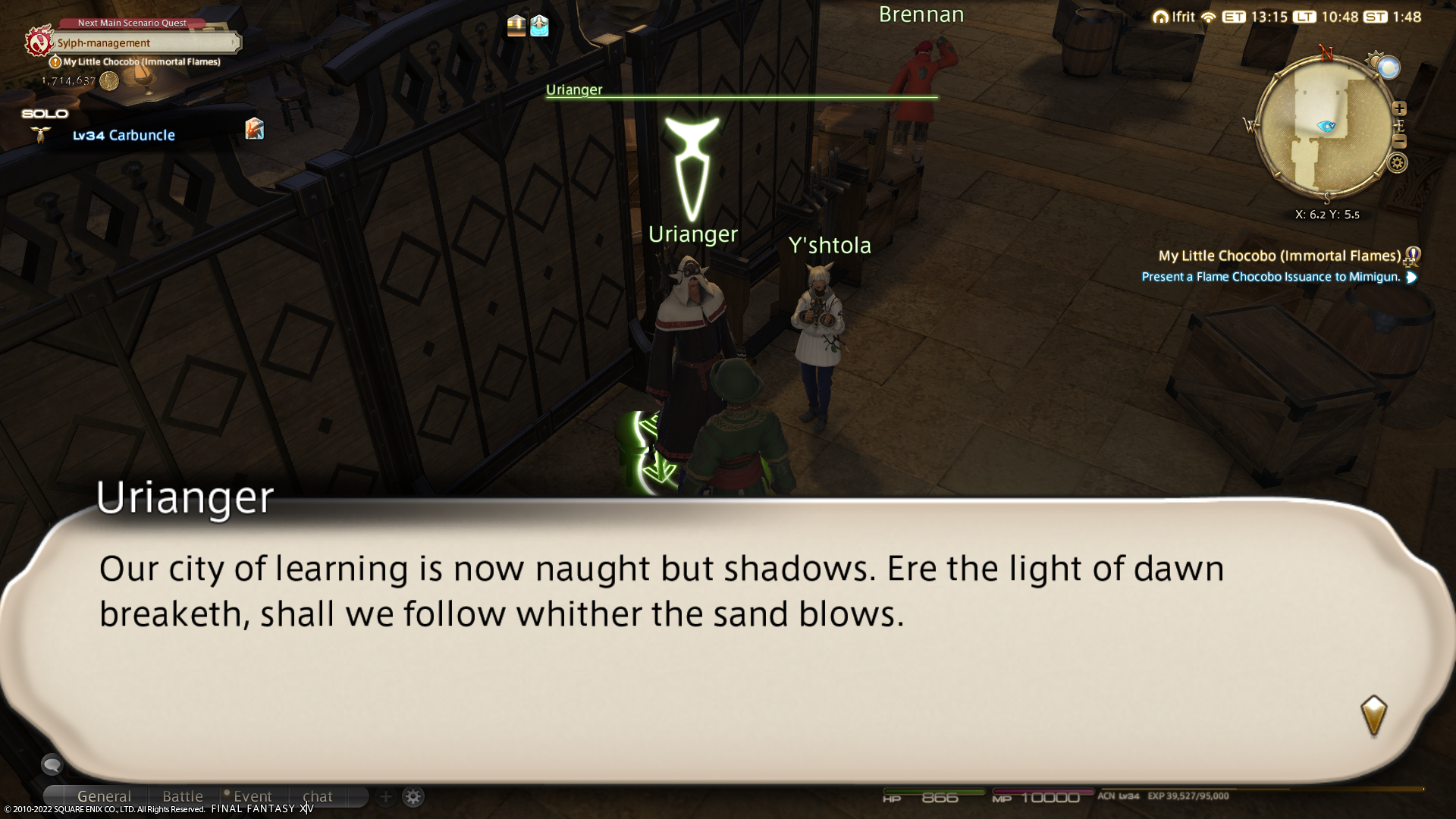Select Urianger's target bar name
Viewport: 1456px width, 819px height.
pos(574,89)
